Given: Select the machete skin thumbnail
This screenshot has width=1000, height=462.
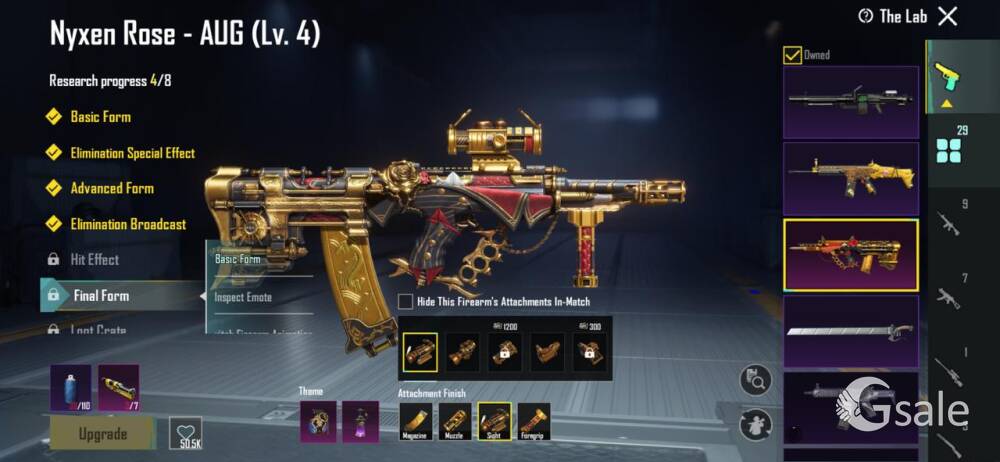Looking at the screenshot, I should pyautogui.click(x=850, y=331).
